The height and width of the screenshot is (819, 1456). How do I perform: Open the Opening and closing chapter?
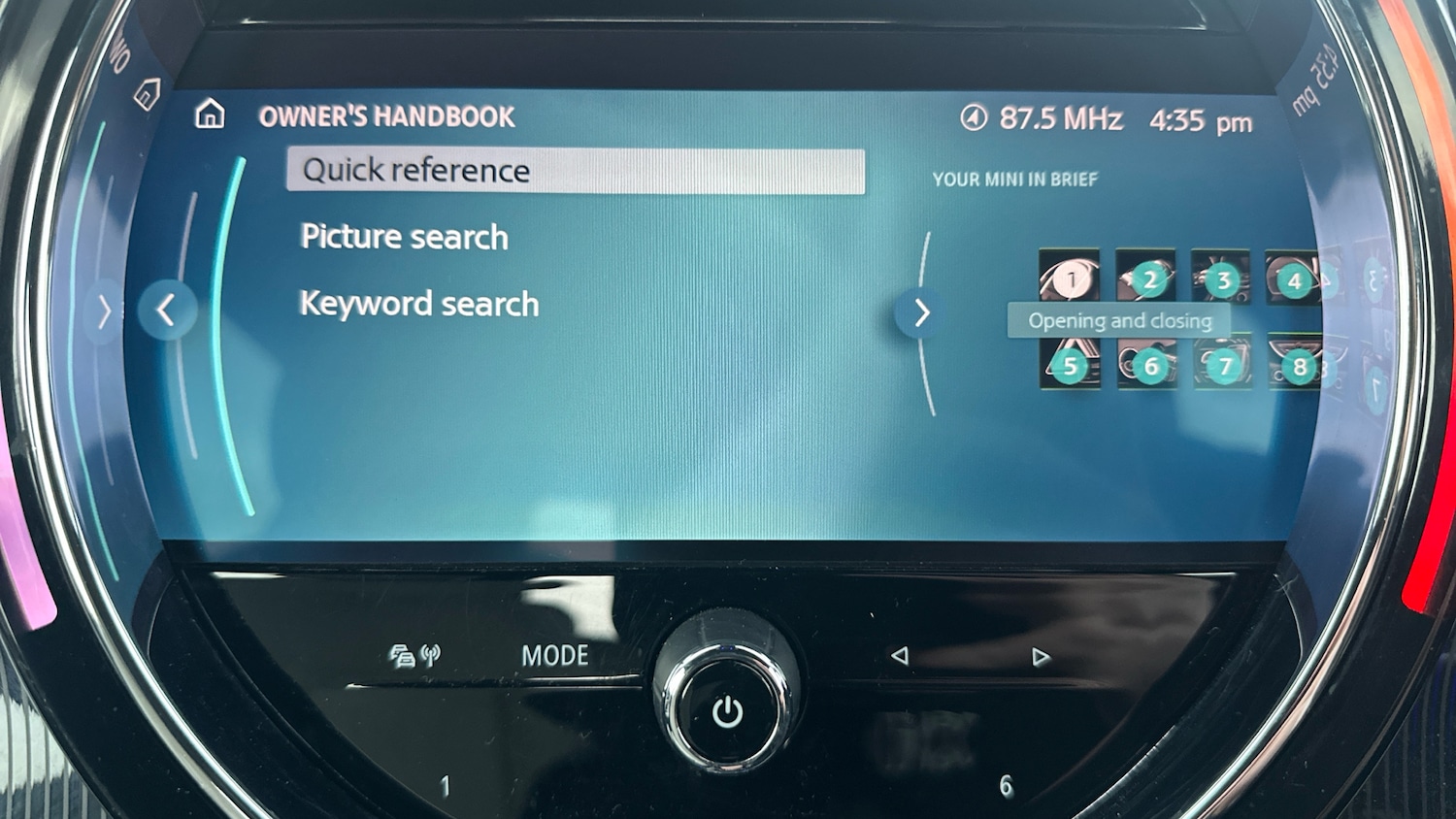1121,320
